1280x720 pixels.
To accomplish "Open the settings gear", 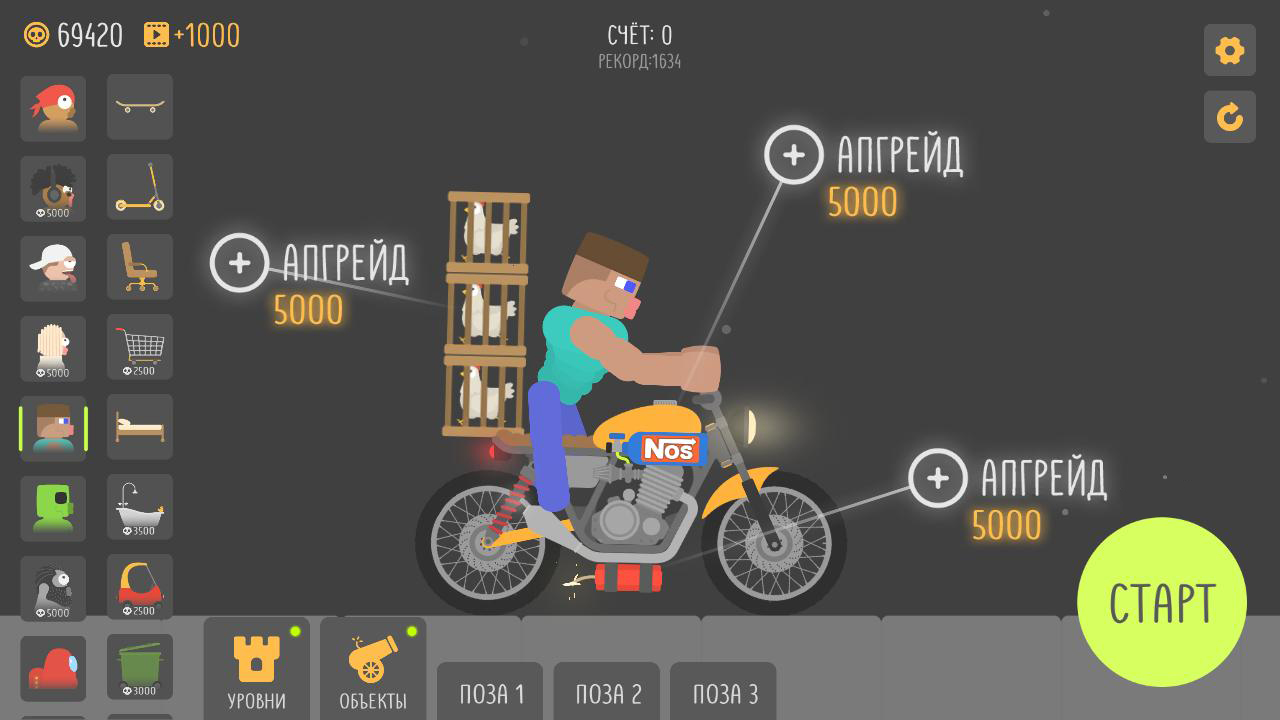I will 1229,50.
